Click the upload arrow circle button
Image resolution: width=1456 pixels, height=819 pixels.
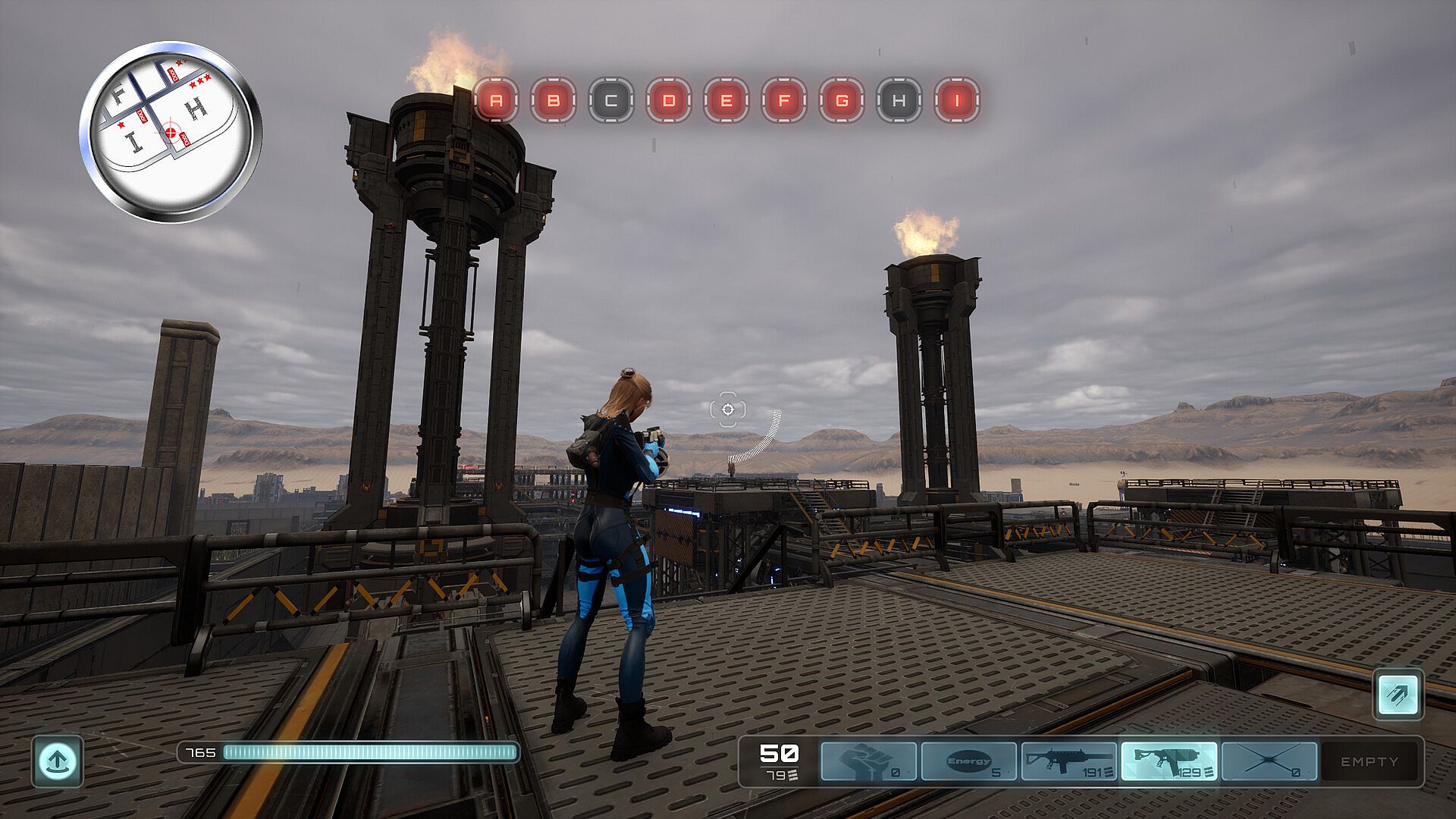58,760
